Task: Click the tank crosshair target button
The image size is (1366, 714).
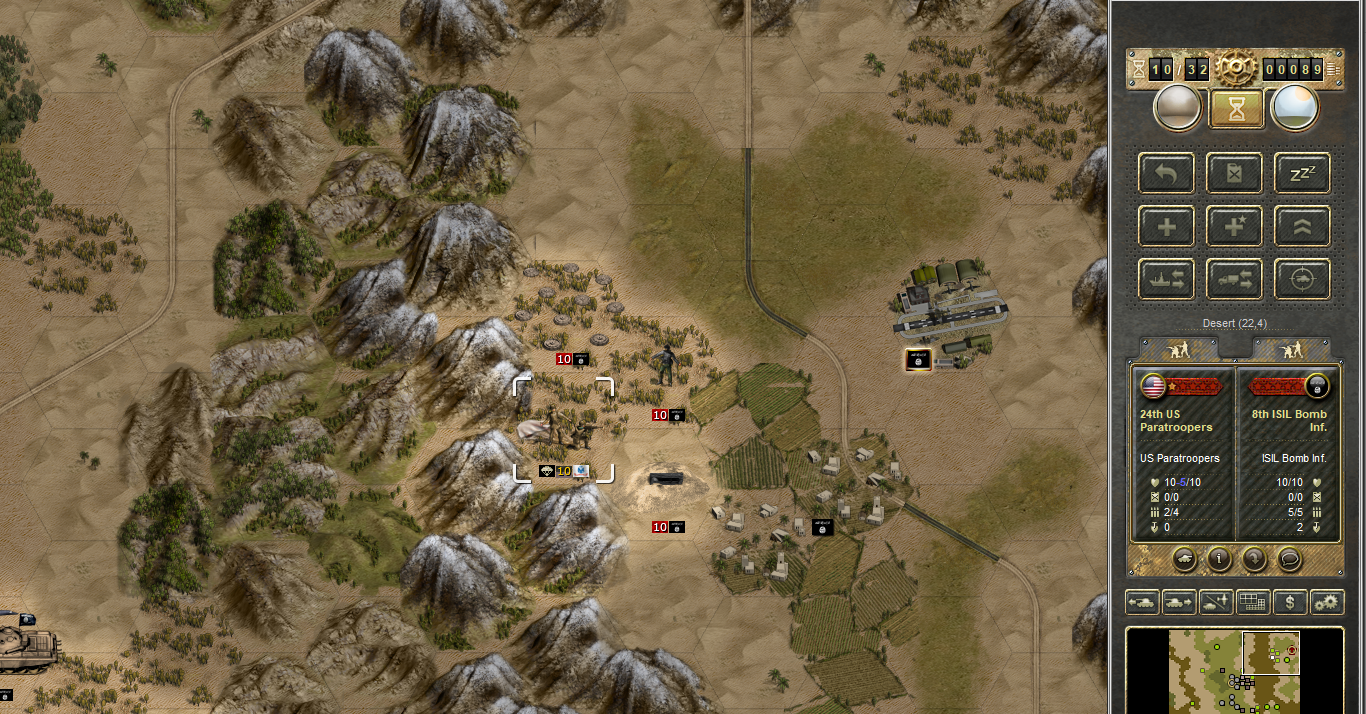Action: pyautogui.click(x=1301, y=279)
